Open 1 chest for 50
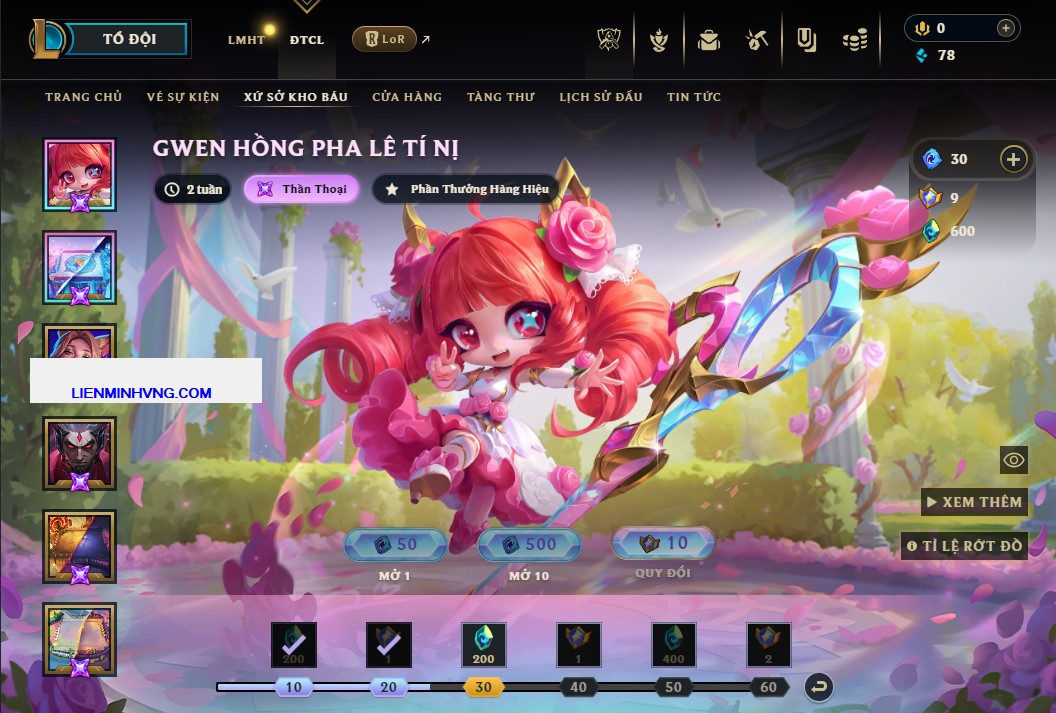Viewport: 1056px width, 713px height. [394, 545]
